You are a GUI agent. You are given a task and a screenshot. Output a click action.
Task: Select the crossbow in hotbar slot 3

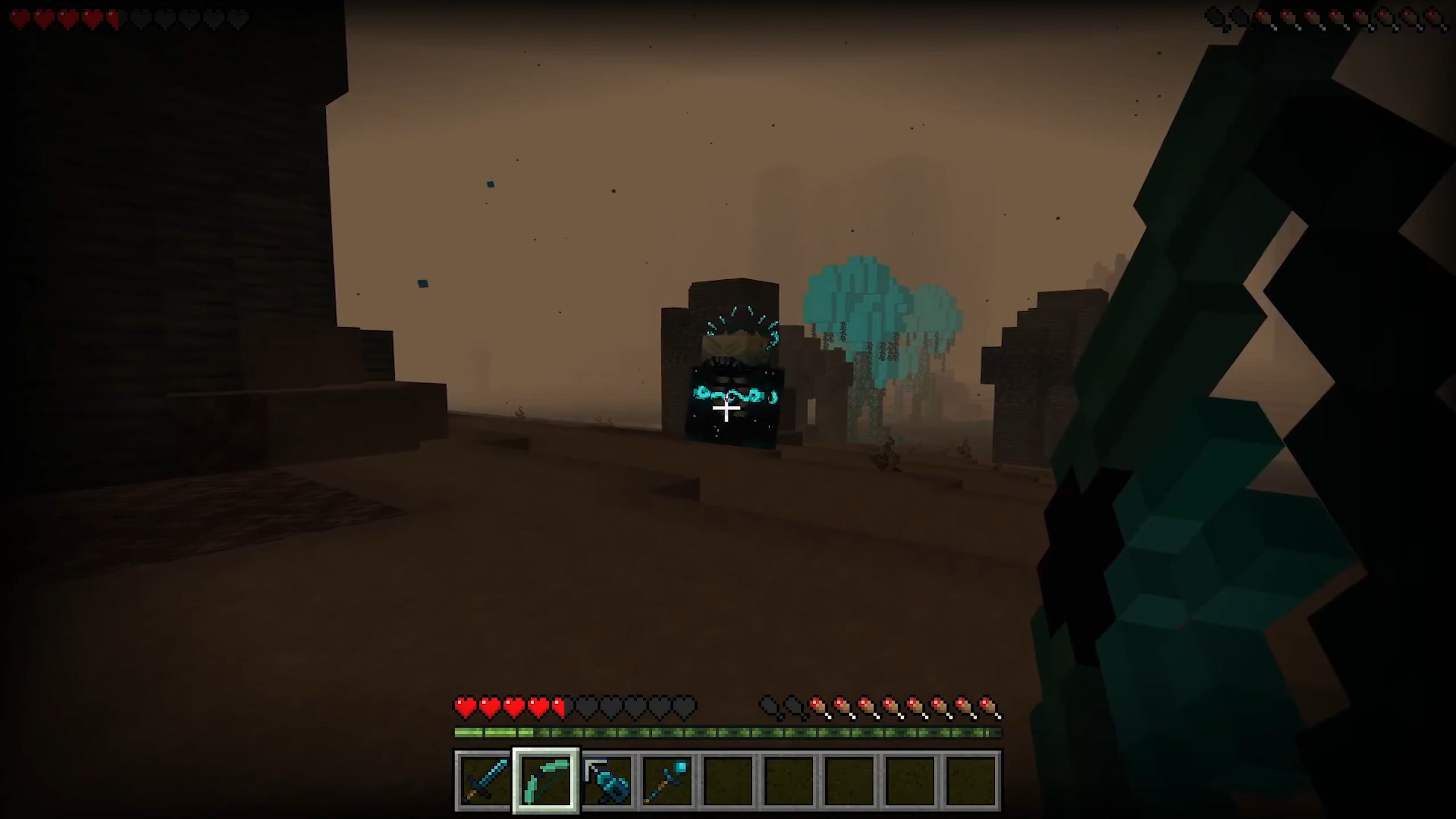(x=606, y=777)
